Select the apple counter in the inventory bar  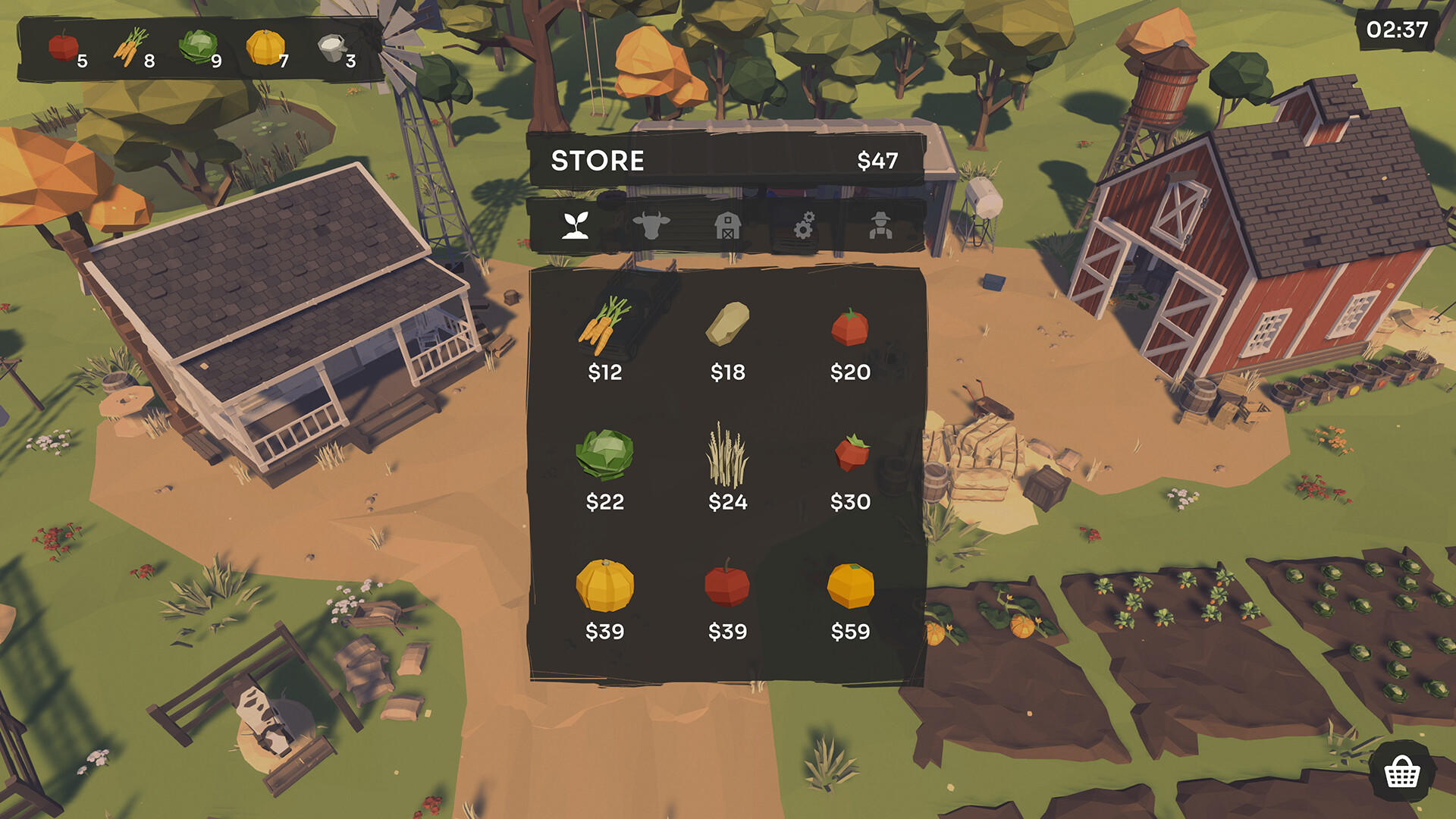[x=62, y=45]
